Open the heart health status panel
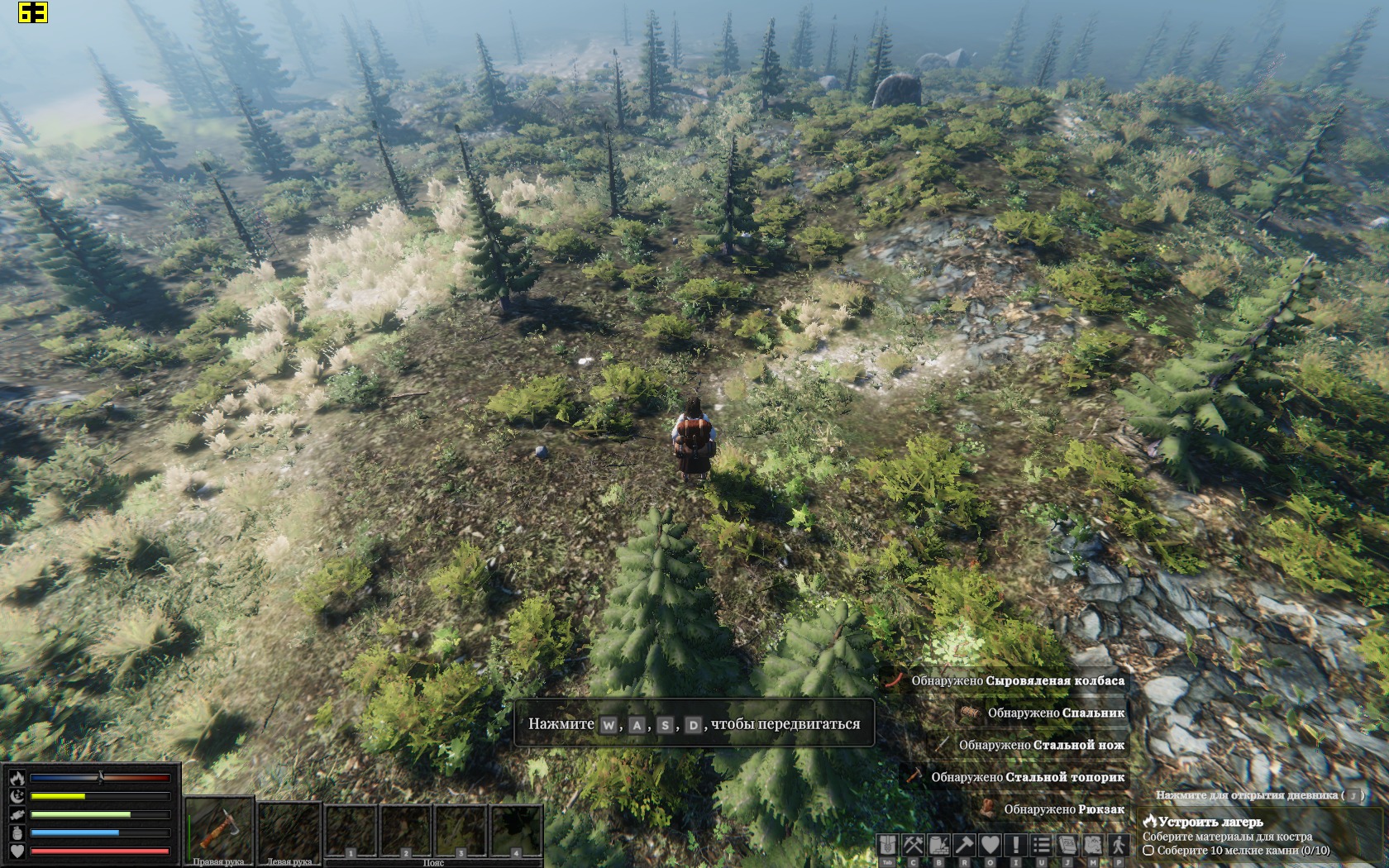 [x=990, y=845]
